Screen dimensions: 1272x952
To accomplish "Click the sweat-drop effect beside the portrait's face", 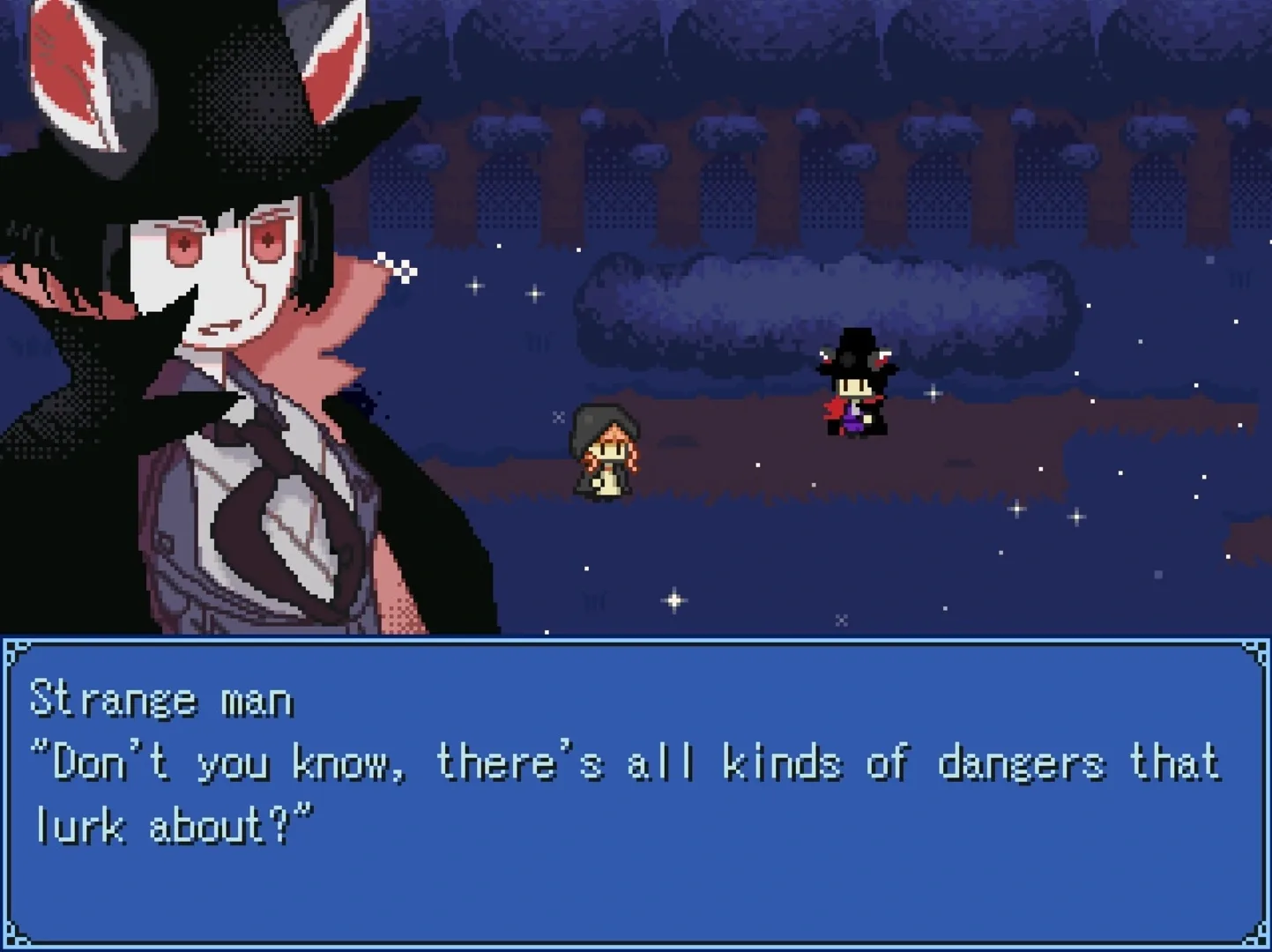I will point(394,264).
